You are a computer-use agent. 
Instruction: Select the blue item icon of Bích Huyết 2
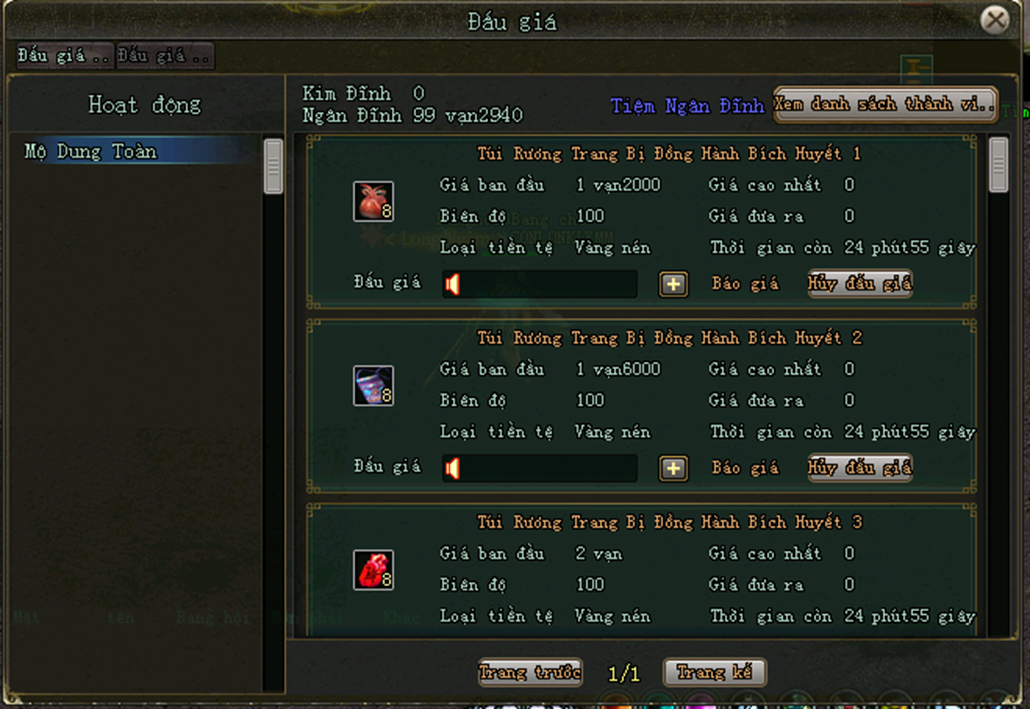[373, 386]
